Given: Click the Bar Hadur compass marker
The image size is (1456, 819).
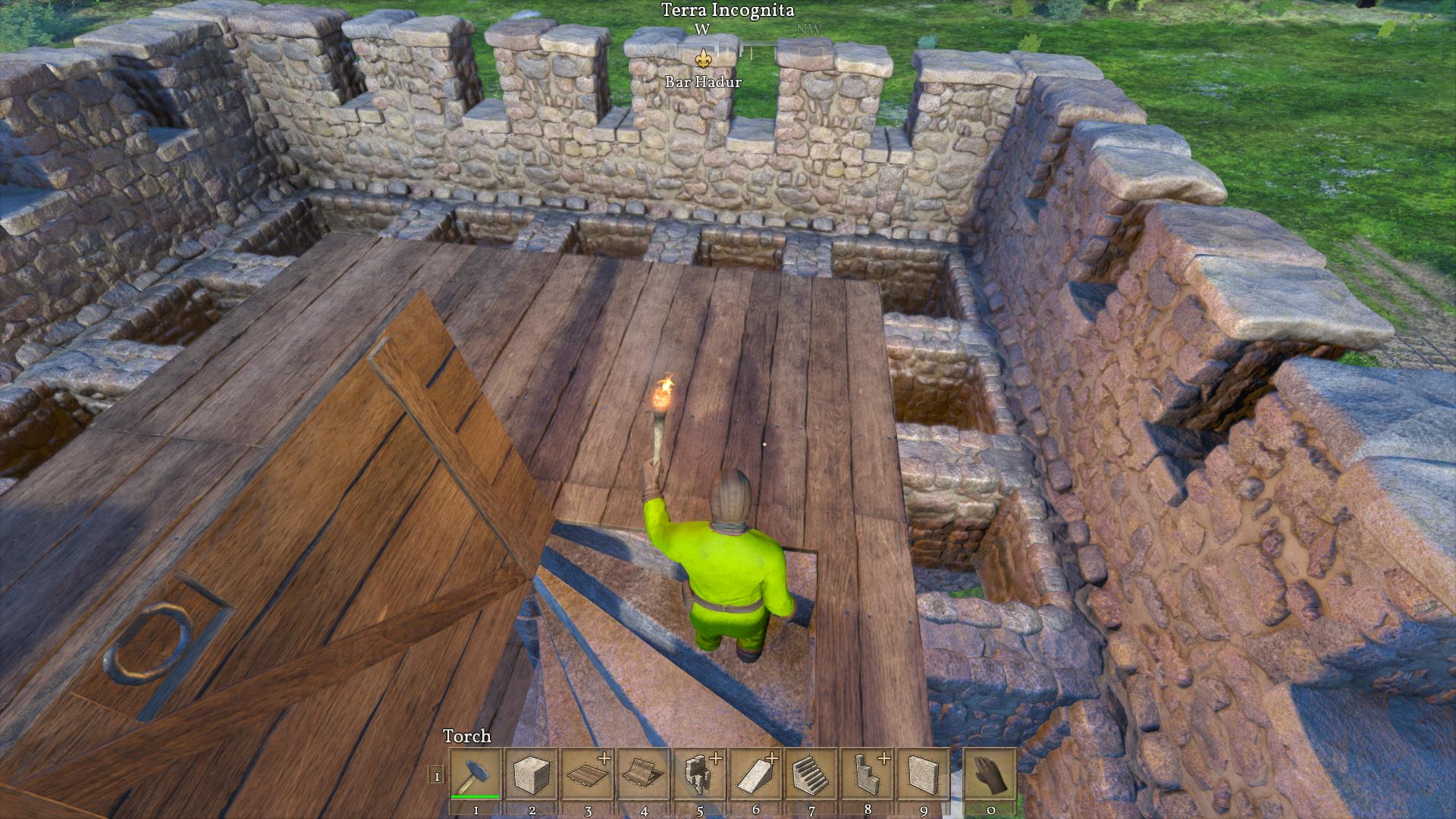Looking at the screenshot, I should [x=703, y=58].
